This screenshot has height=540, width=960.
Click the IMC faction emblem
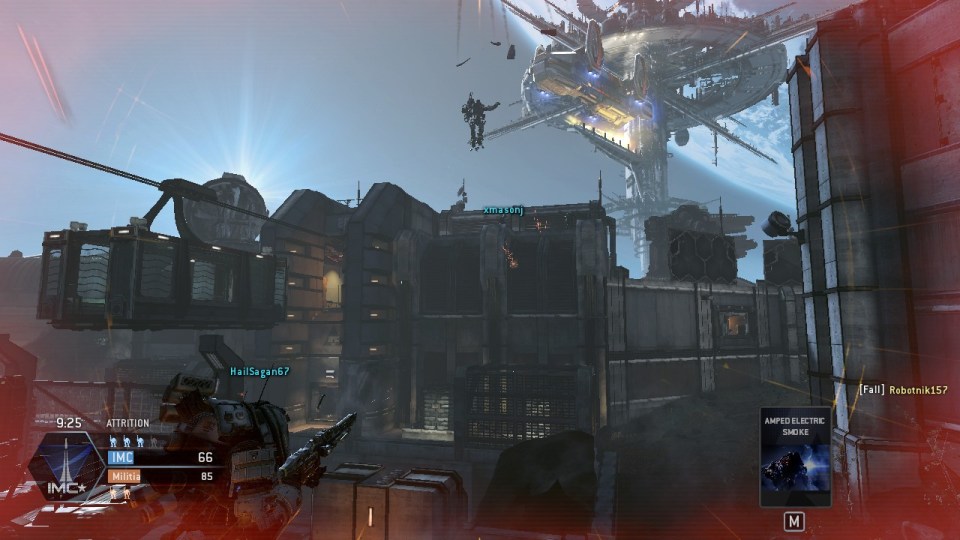(66, 467)
